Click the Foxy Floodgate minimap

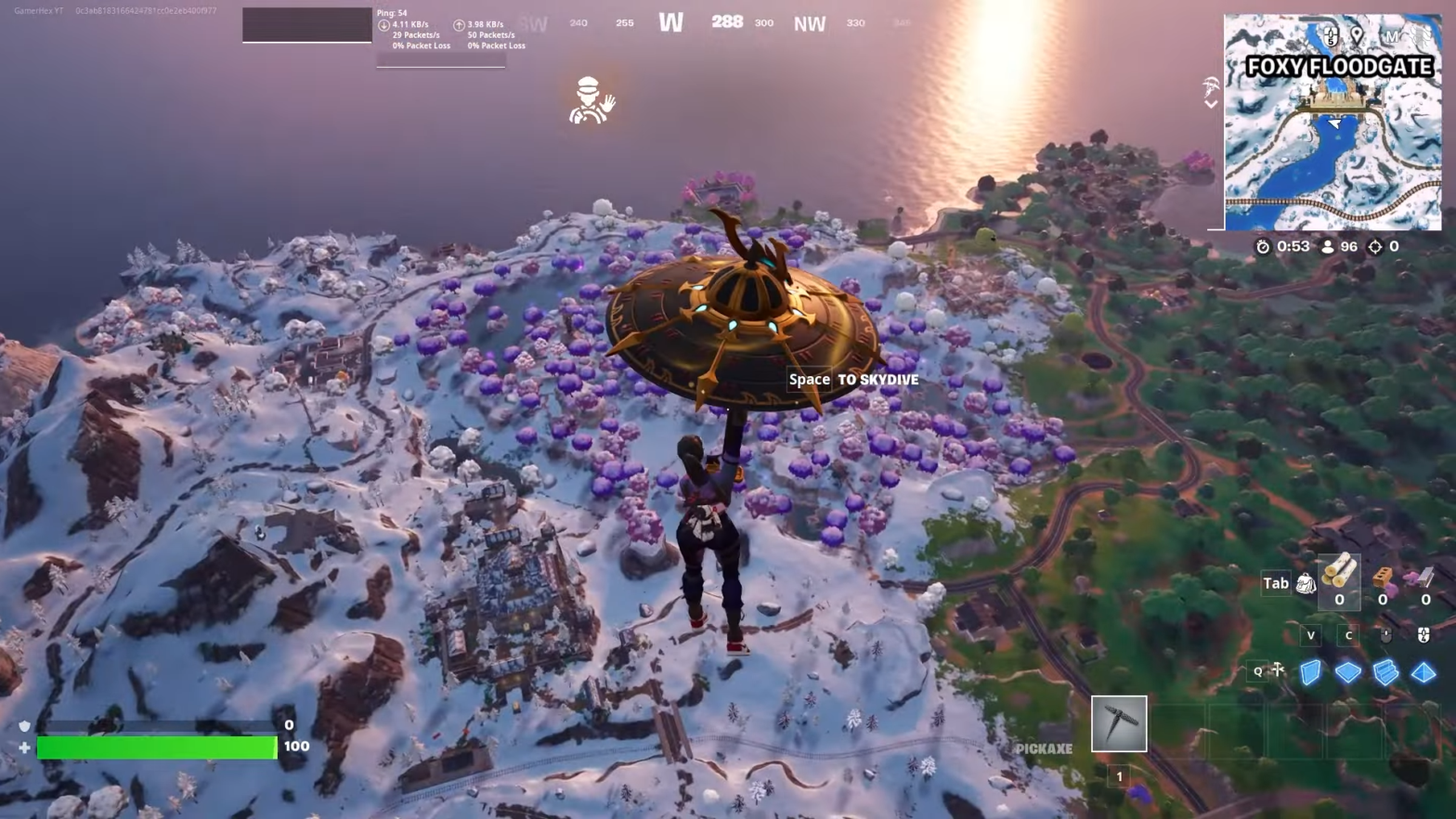coord(1332,121)
